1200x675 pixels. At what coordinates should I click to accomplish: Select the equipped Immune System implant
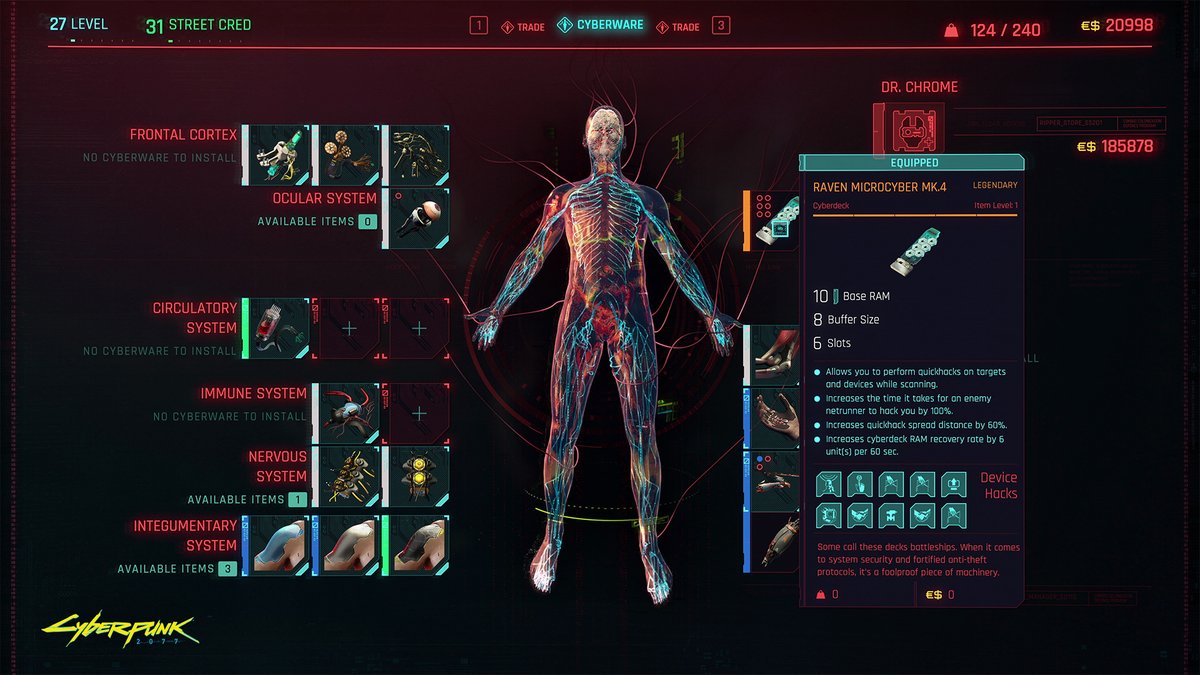[x=347, y=413]
